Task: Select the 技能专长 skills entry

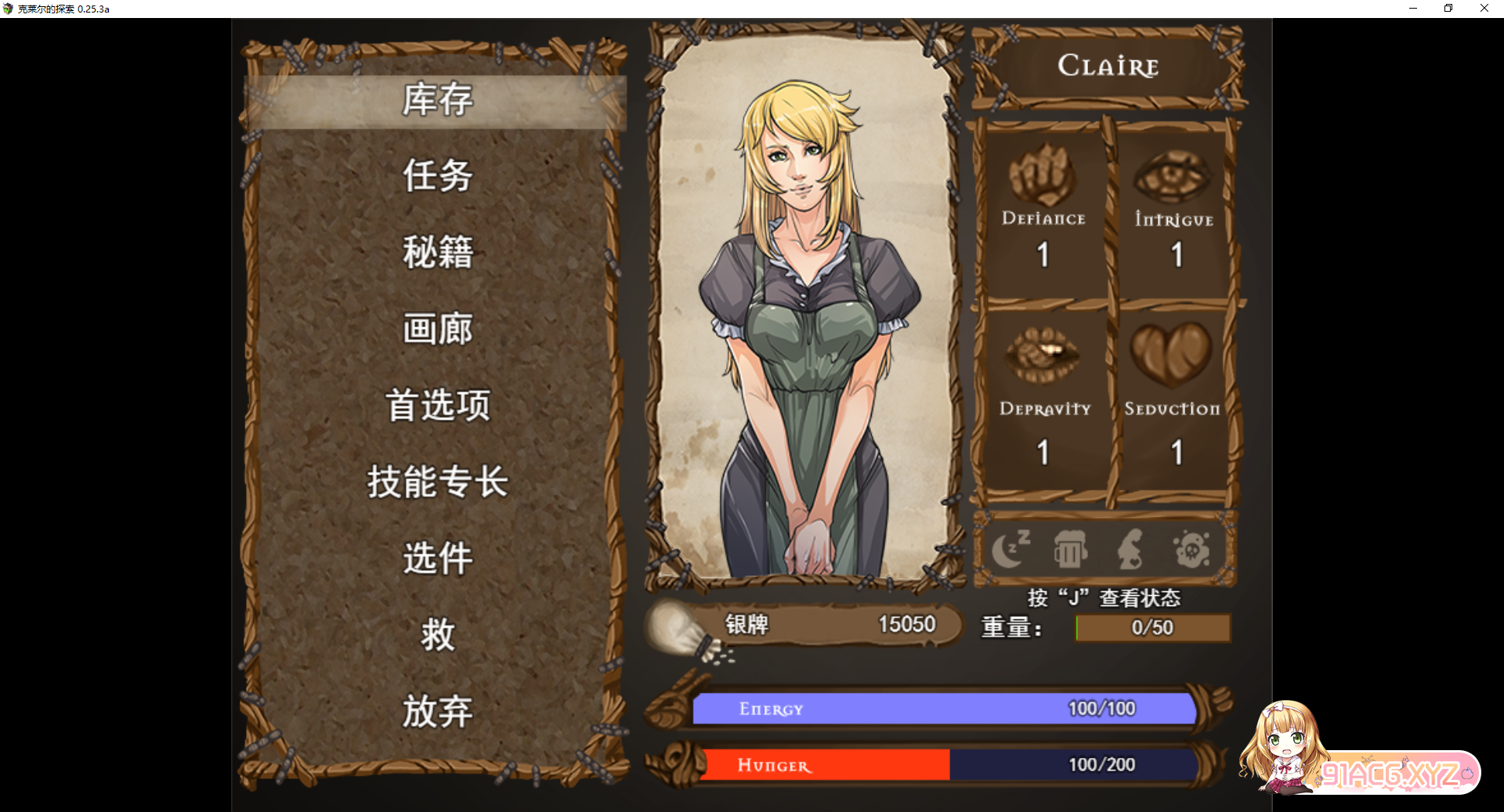Action: pos(437,482)
